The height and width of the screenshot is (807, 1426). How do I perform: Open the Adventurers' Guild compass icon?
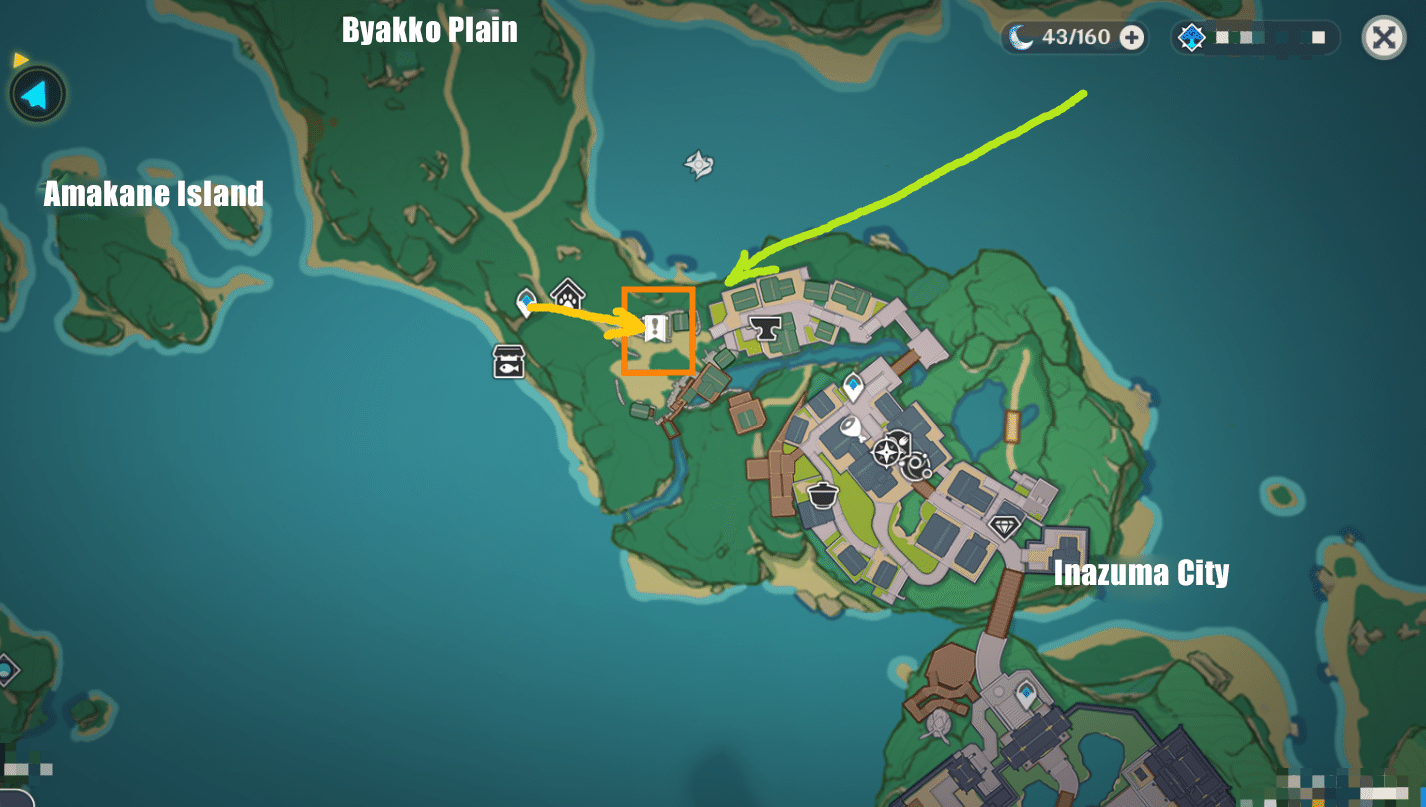pyautogui.click(x=887, y=452)
